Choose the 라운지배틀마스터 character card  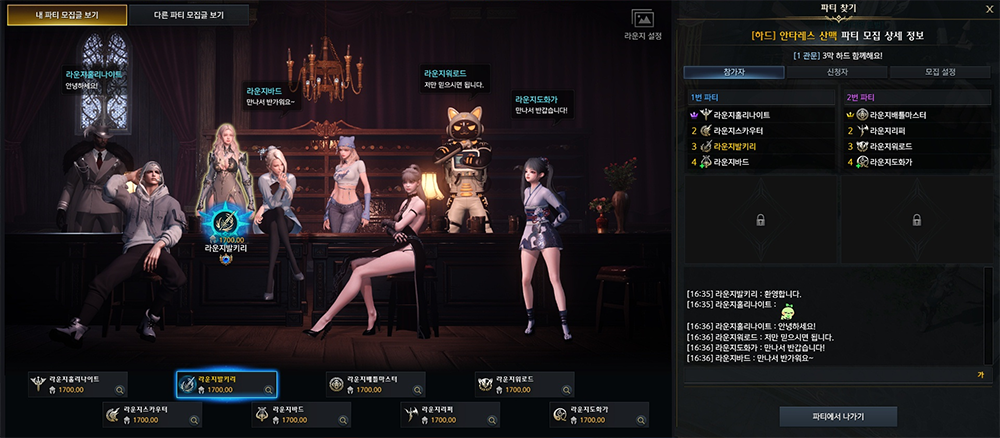pos(375,384)
